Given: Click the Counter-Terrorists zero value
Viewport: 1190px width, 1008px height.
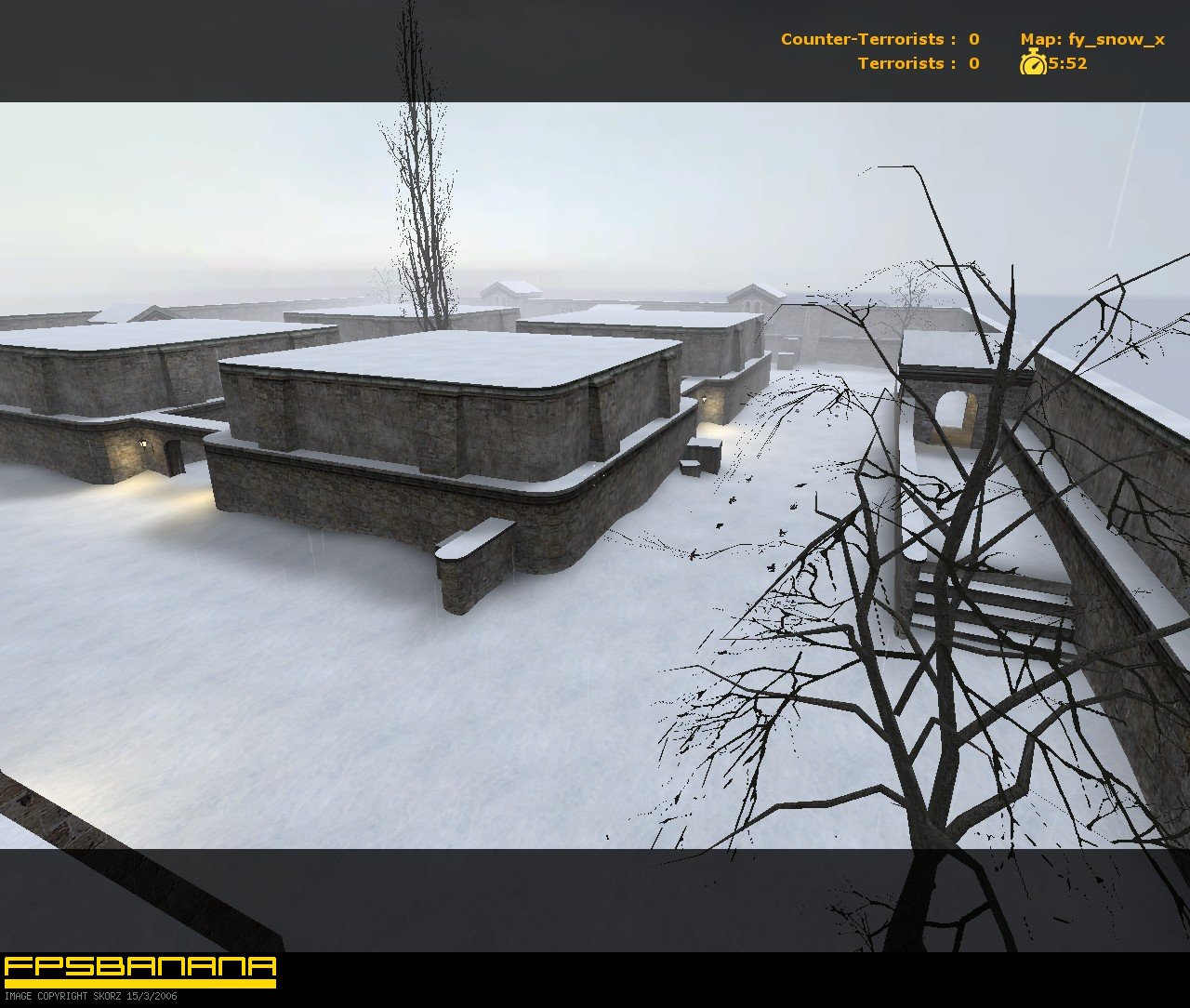Looking at the screenshot, I should [972, 40].
